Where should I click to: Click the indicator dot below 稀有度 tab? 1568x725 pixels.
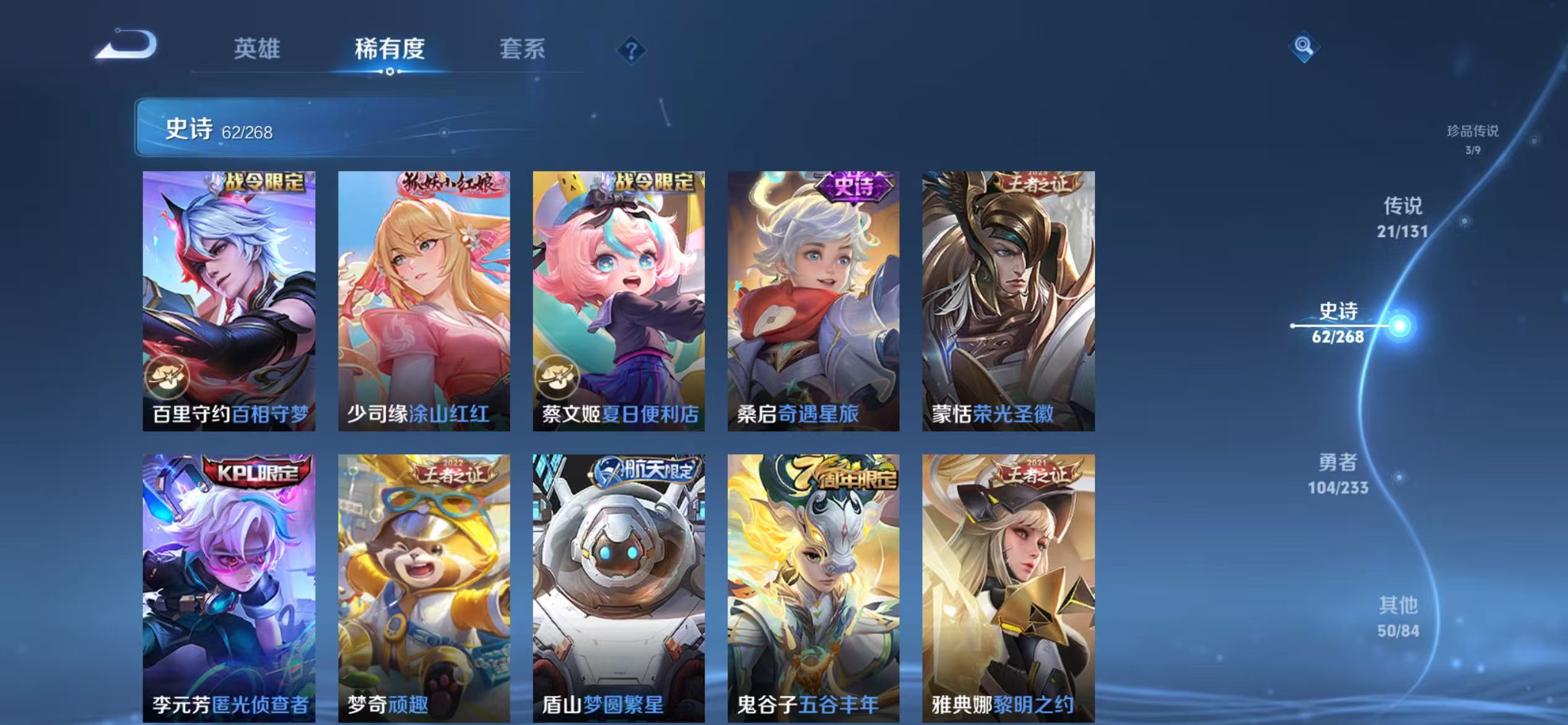coord(389,71)
